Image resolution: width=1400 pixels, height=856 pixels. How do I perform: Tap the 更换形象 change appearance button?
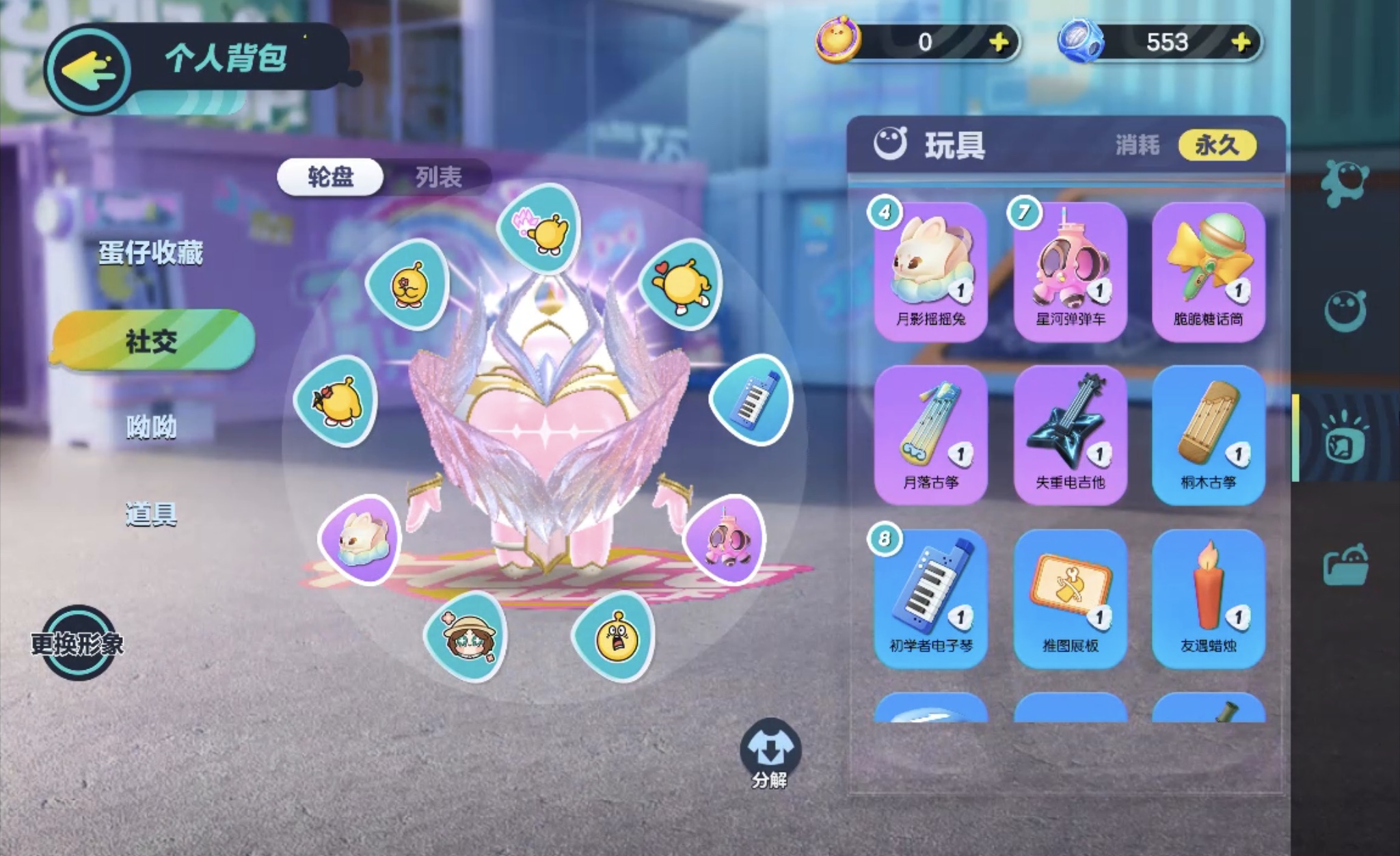[77, 643]
